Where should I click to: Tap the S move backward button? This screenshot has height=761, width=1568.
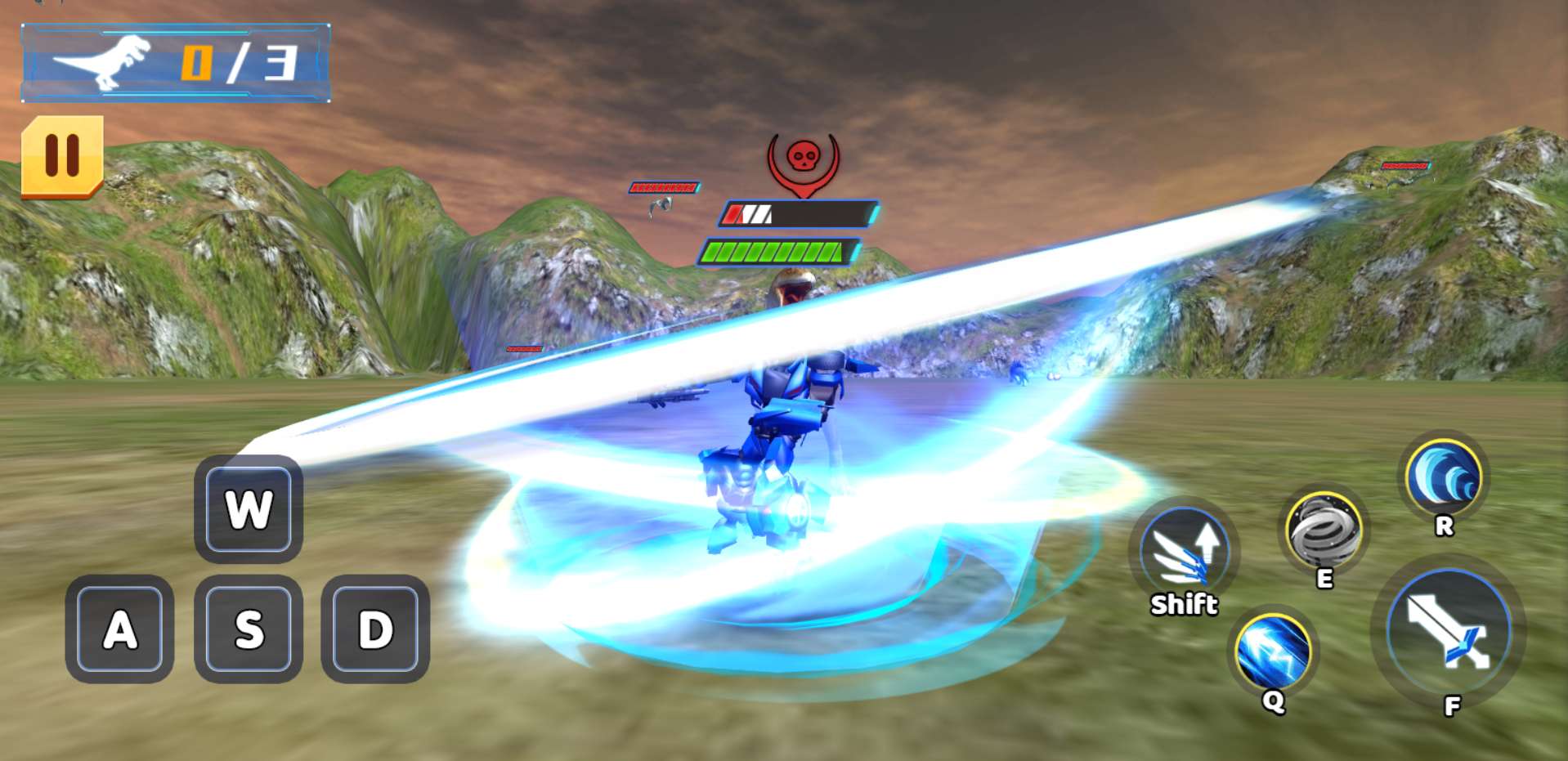point(249,629)
